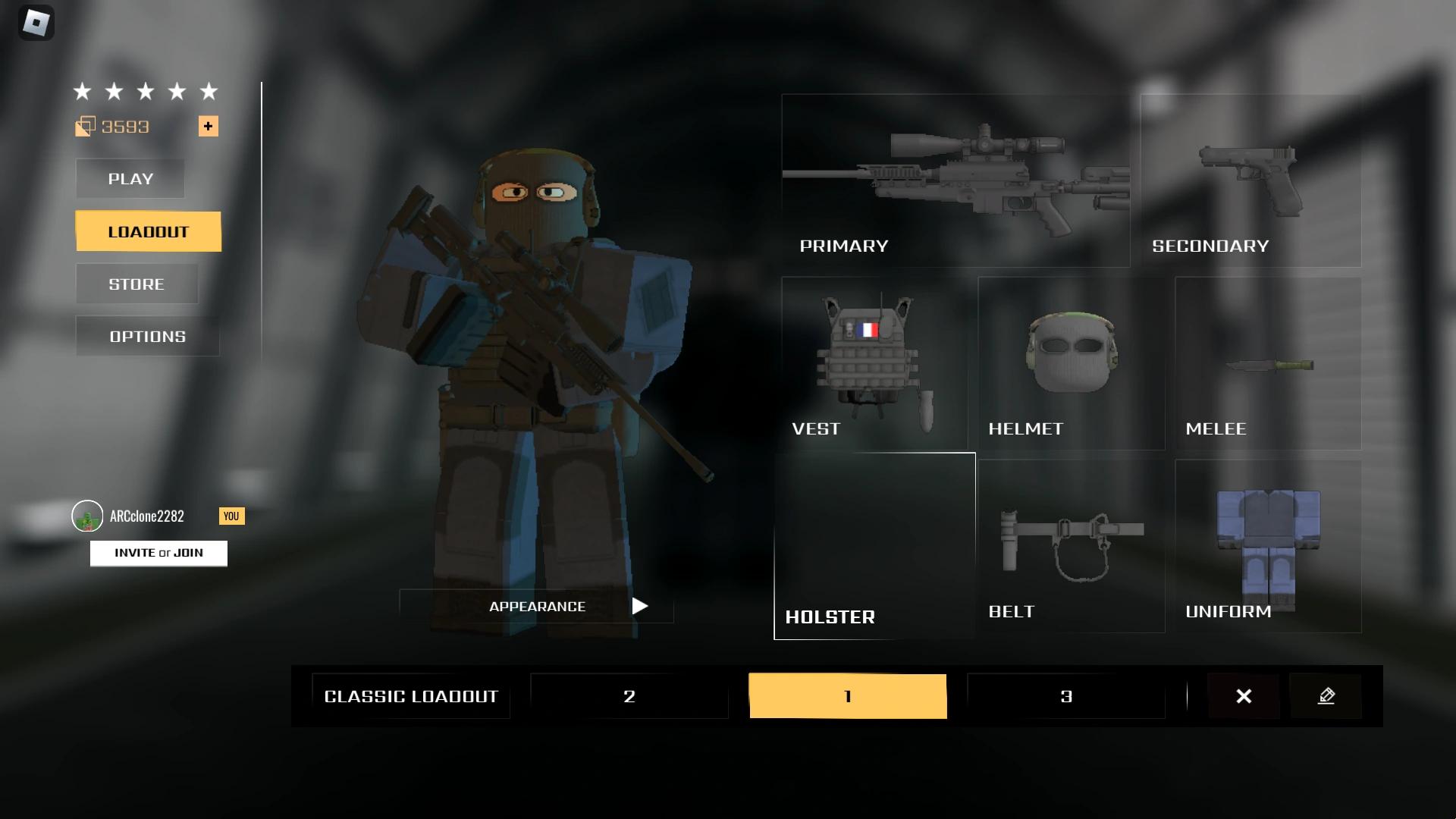Screen dimensions: 1456x819
Task: Click the pencil icon to rename the loadout
Action: pos(1326,695)
